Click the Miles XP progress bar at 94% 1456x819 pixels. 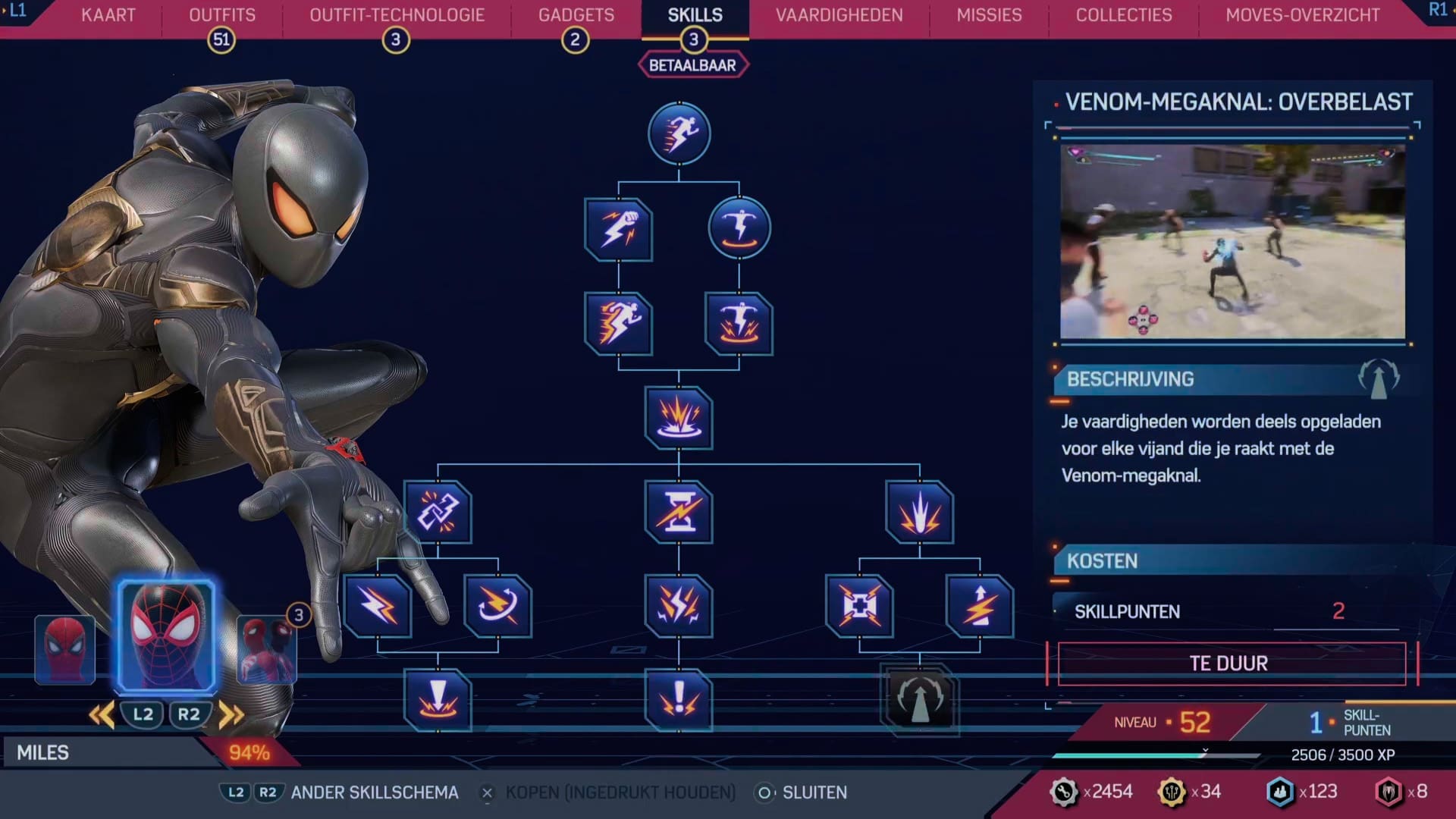152,753
